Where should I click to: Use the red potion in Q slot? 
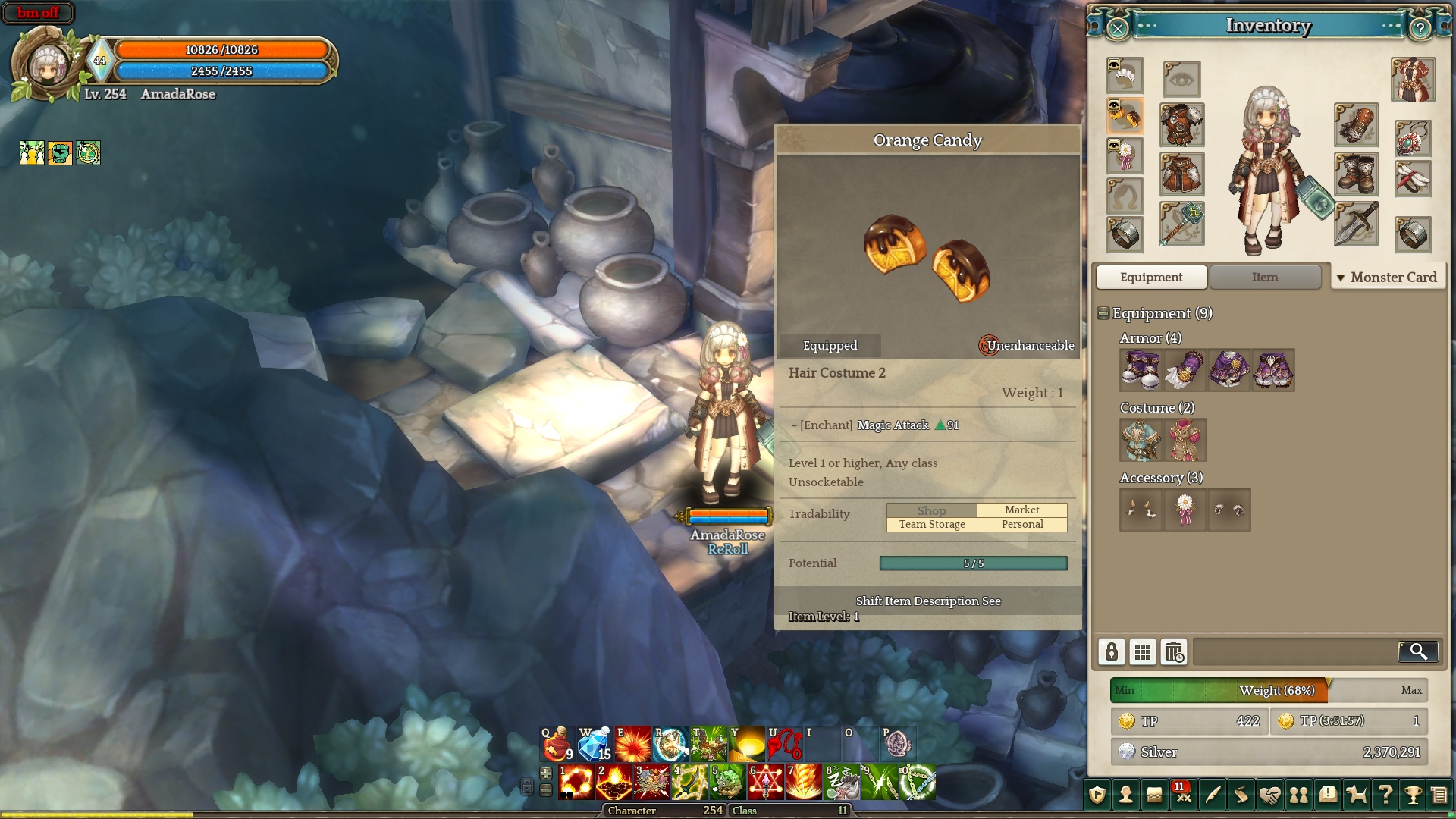557,743
